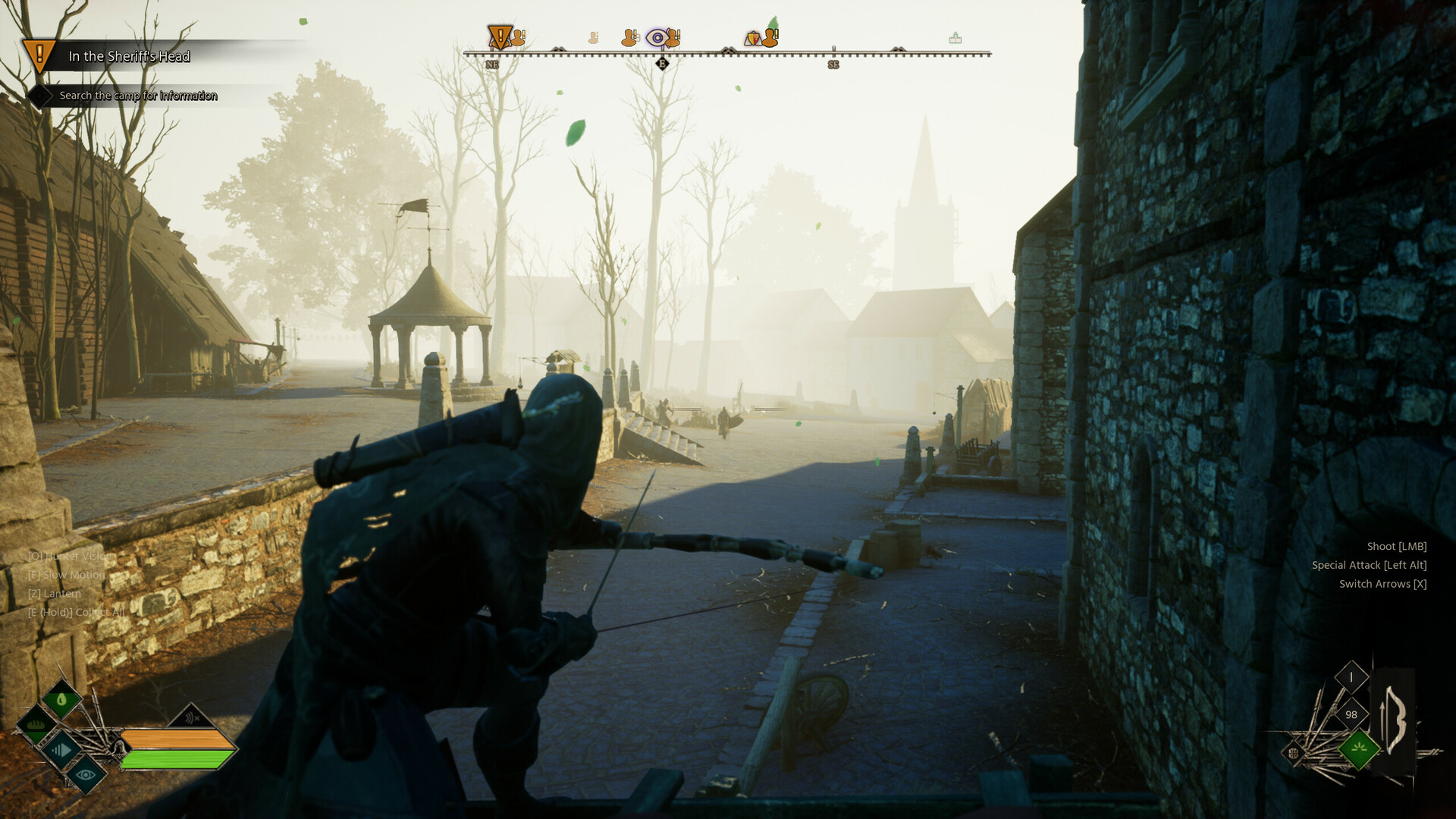Click the Special Attack [Left Alt] prompt
The image size is (1456, 819).
coord(1369,565)
